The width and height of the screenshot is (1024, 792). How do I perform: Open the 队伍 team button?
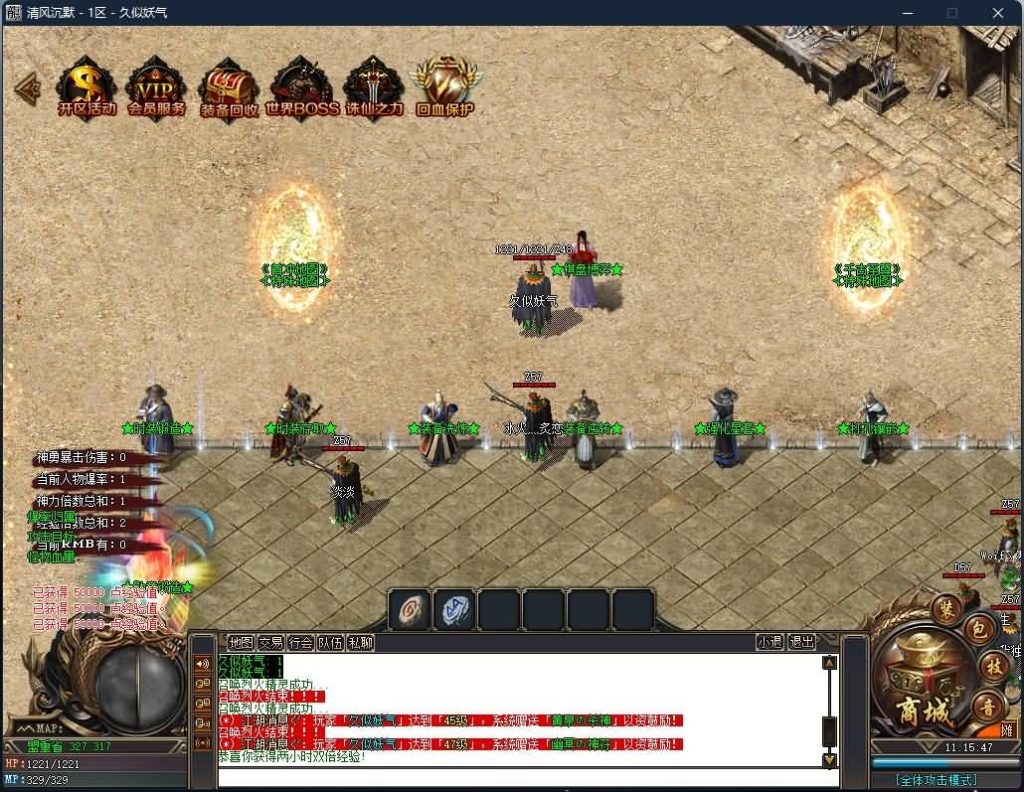coord(331,642)
